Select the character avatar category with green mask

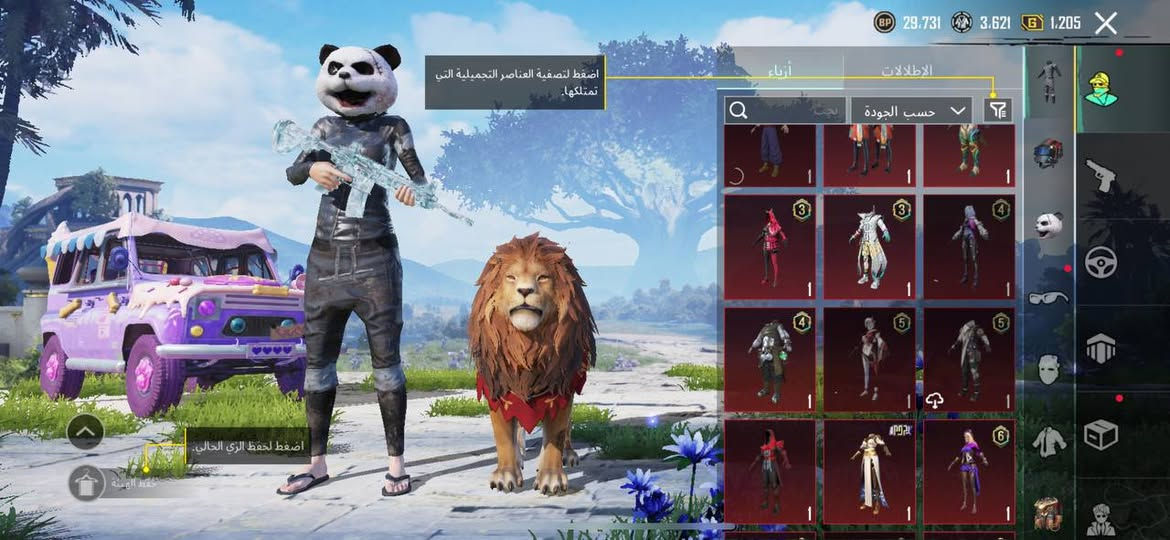point(1101,88)
